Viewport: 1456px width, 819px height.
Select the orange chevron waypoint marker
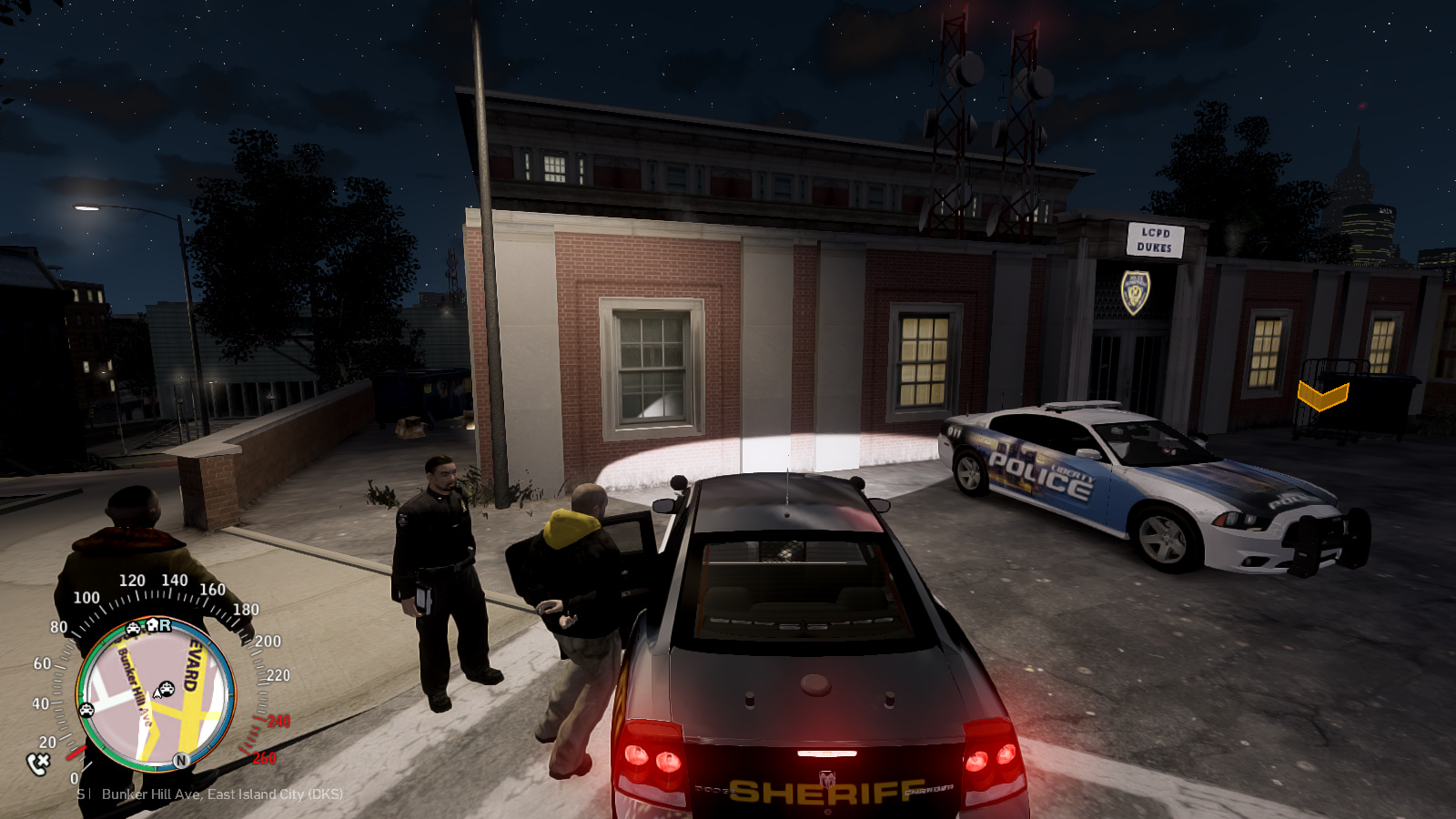1322,396
